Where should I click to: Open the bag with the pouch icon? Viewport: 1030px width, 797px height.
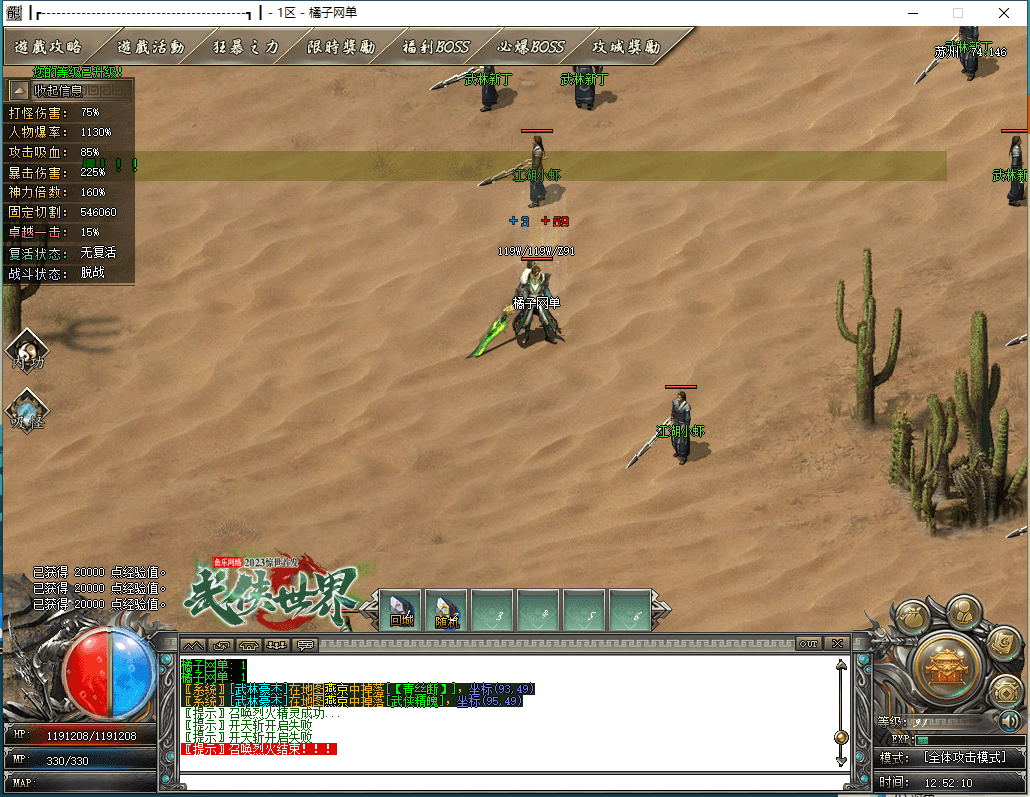tap(912, 621)
